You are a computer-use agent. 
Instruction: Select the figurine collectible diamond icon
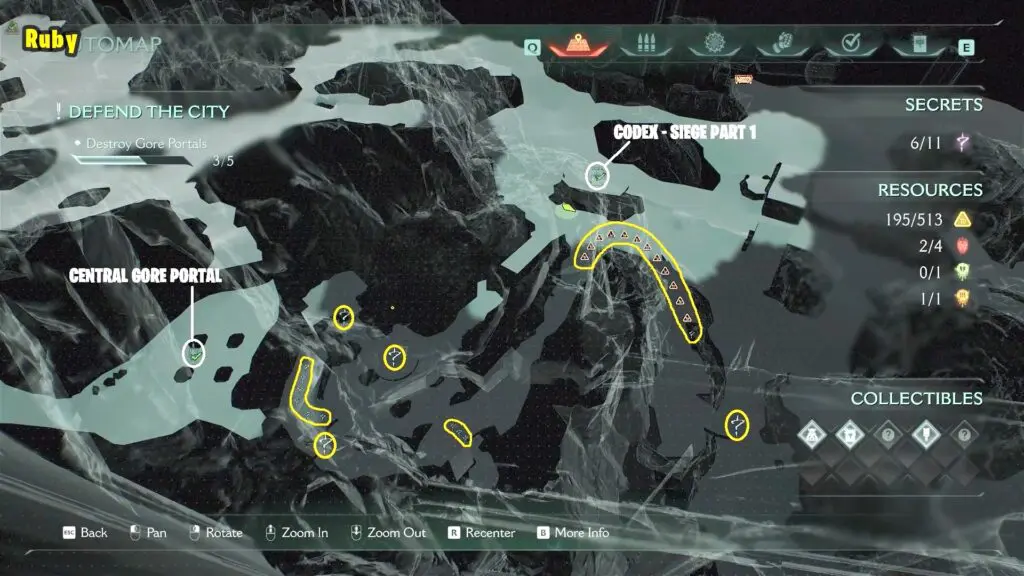pos(813,434)
